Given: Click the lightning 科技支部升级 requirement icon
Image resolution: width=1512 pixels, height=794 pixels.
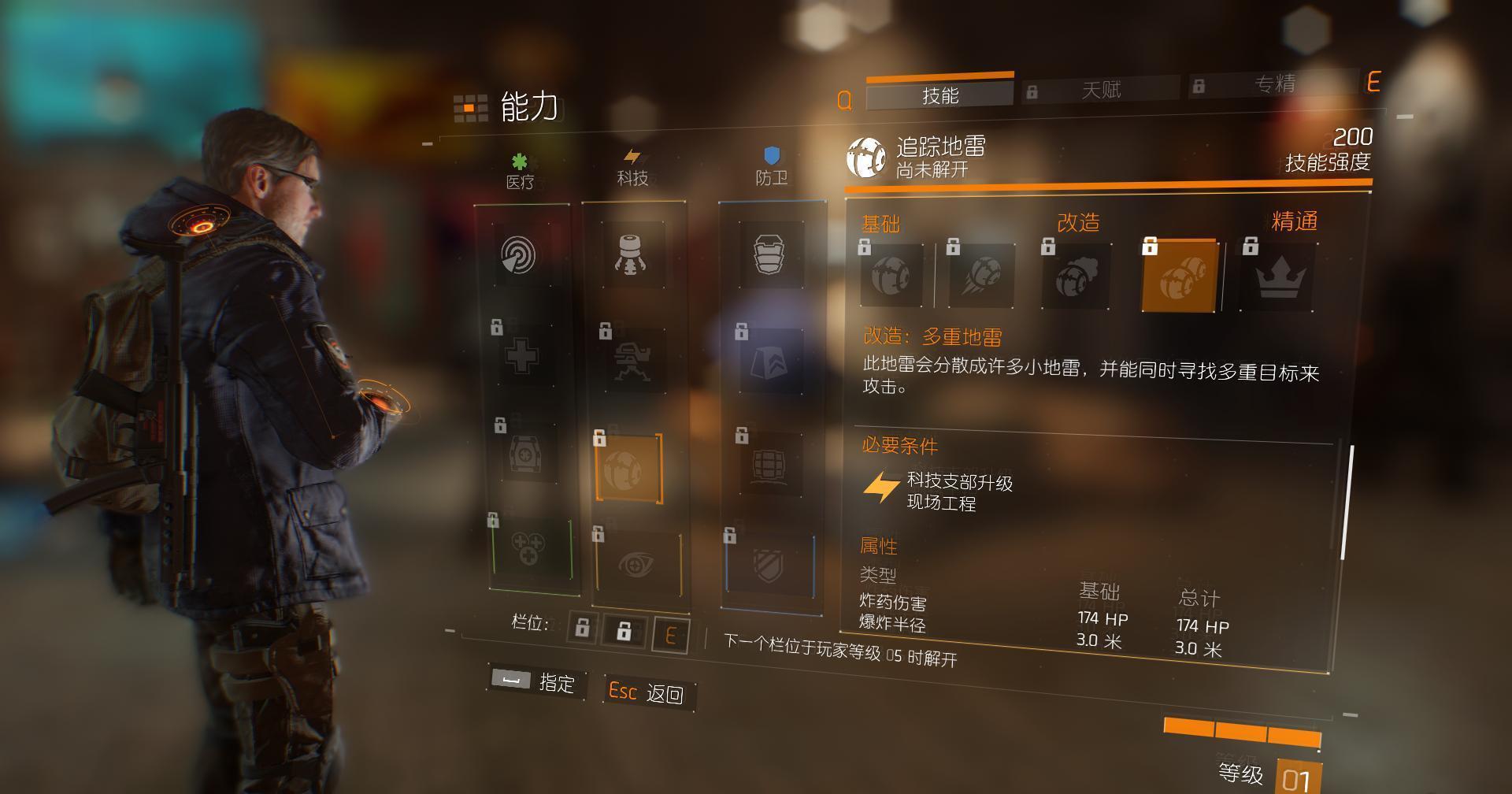Looking at the screenshot, I should pos(880,486).
